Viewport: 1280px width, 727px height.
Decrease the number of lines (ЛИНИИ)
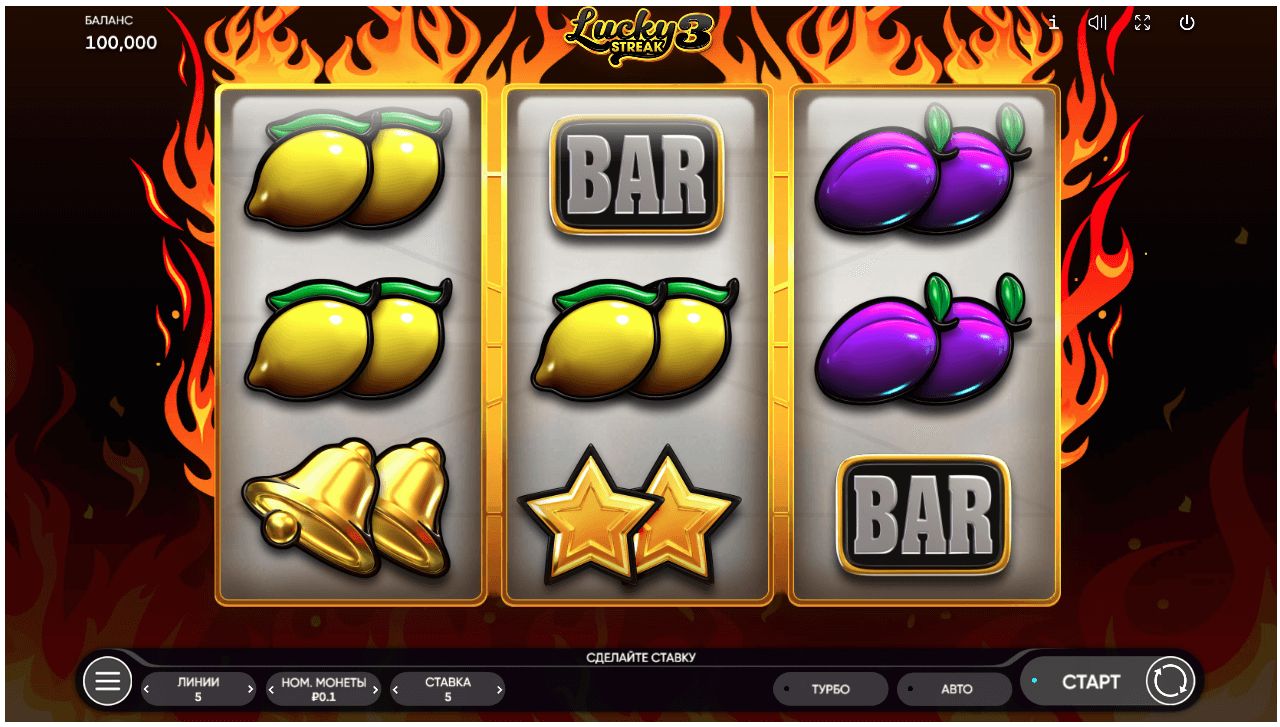(148, 689)
